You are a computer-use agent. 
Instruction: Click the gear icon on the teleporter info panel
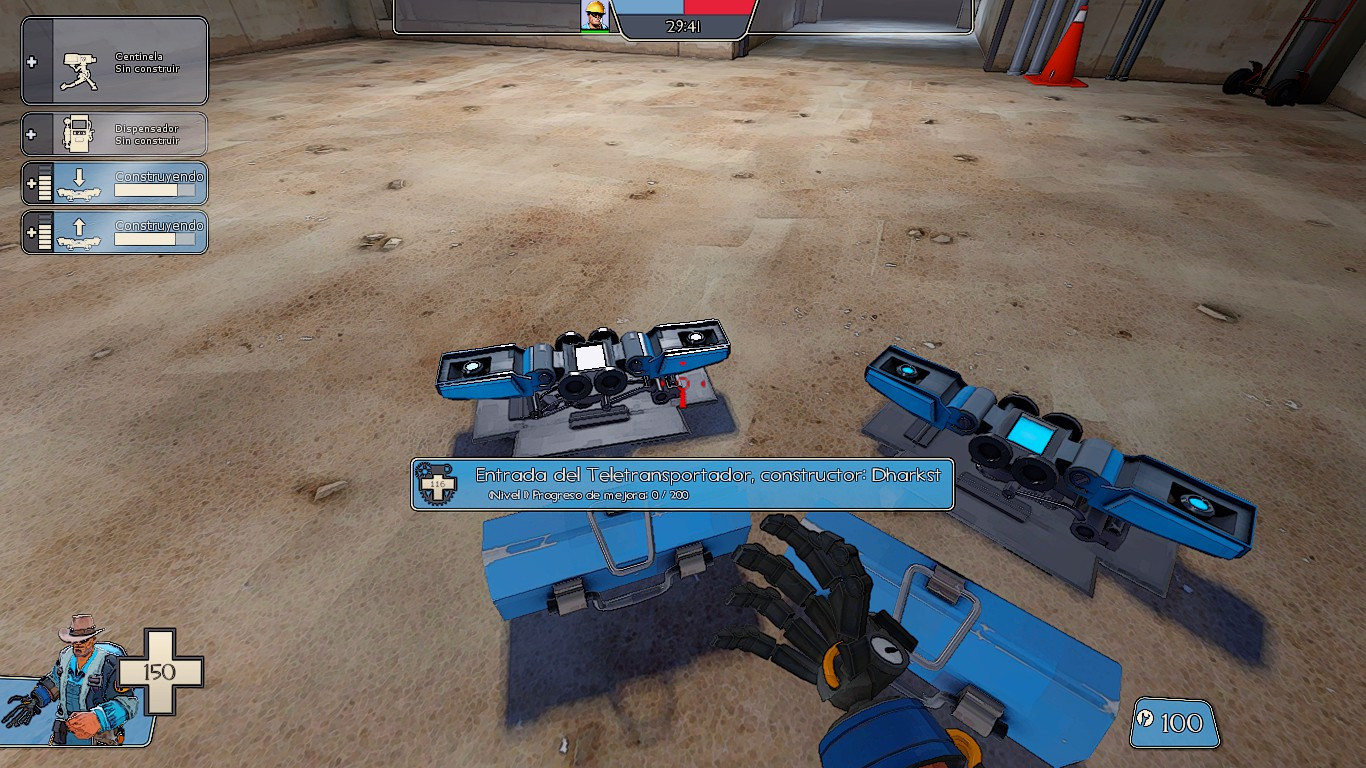point(435,484)
